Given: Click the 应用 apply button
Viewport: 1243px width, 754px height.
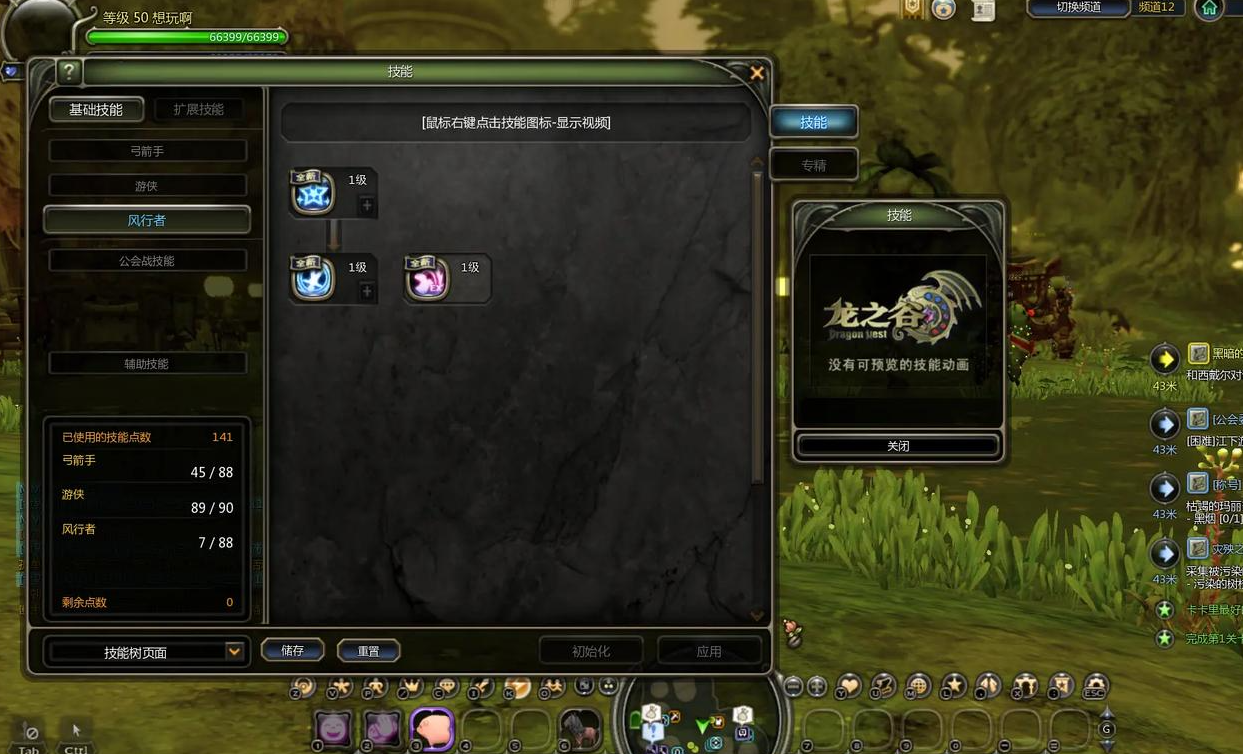Looking at the screenshot, I should click(709, 651).
